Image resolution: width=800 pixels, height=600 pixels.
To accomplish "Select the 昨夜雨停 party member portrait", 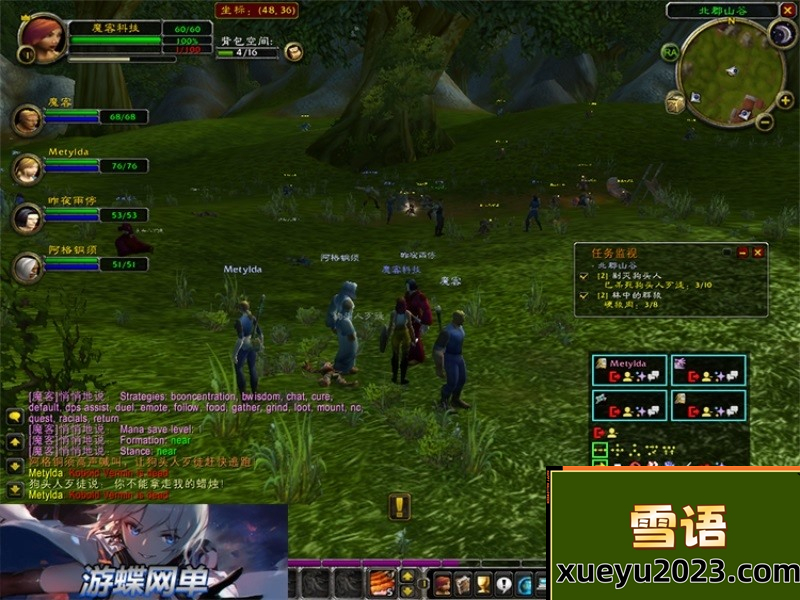I will pos(27,216).
